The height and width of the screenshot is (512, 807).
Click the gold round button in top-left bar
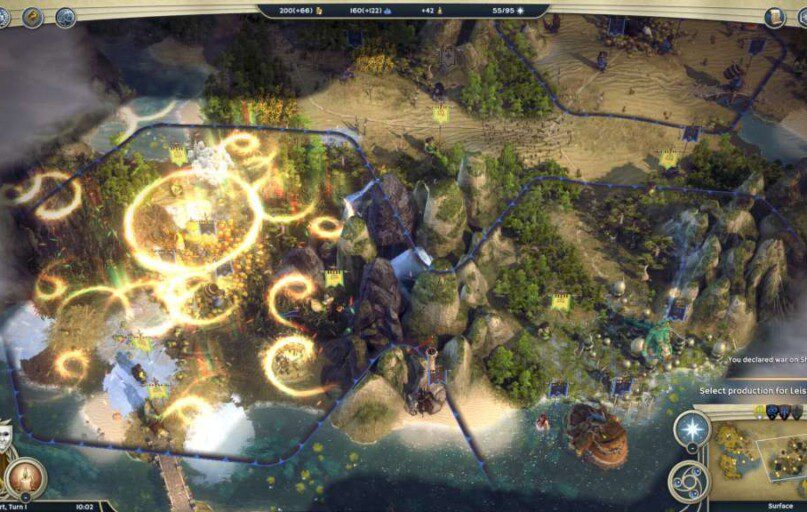tap(33, 17)
